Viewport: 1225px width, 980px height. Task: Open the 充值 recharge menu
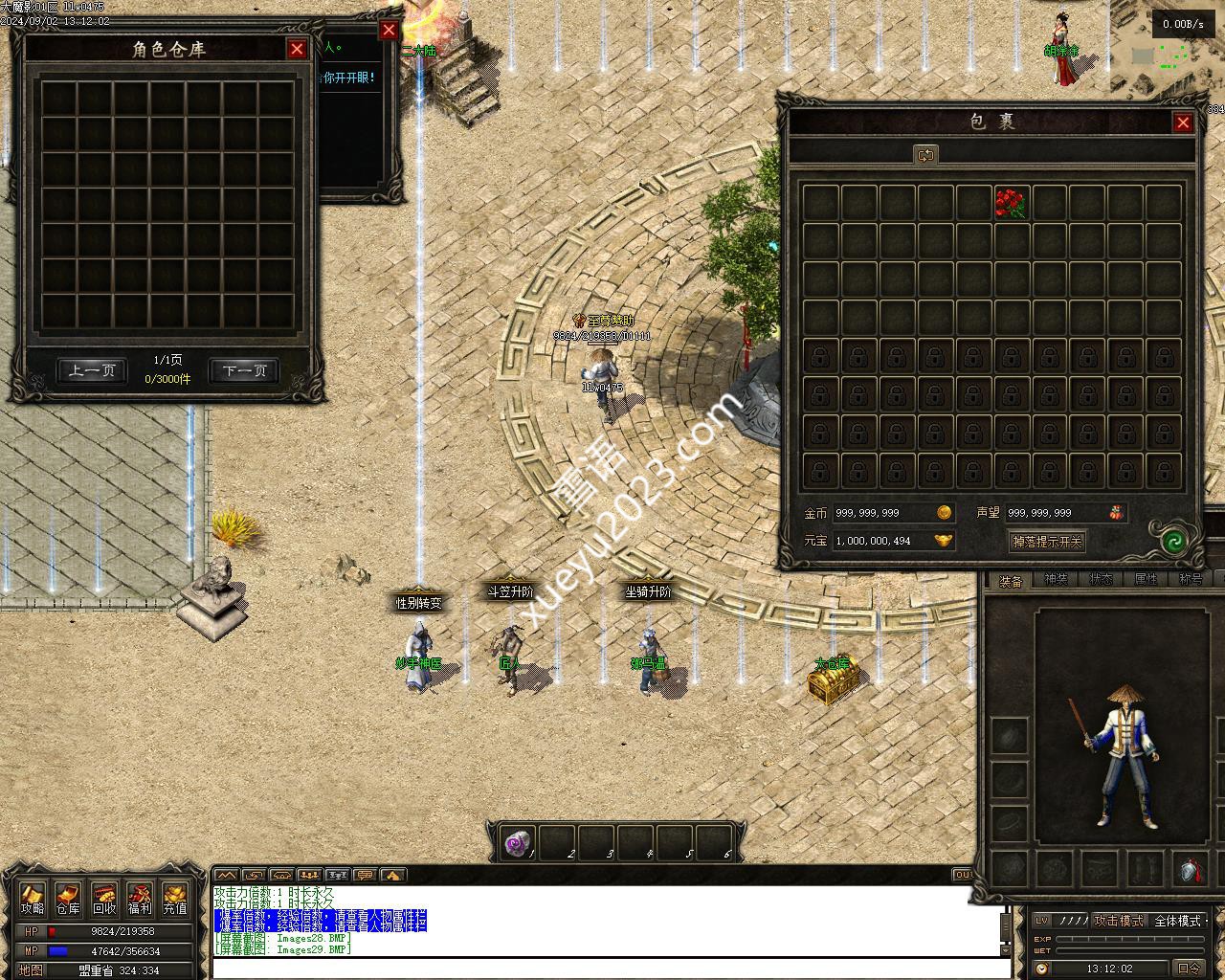coord(175,900)
